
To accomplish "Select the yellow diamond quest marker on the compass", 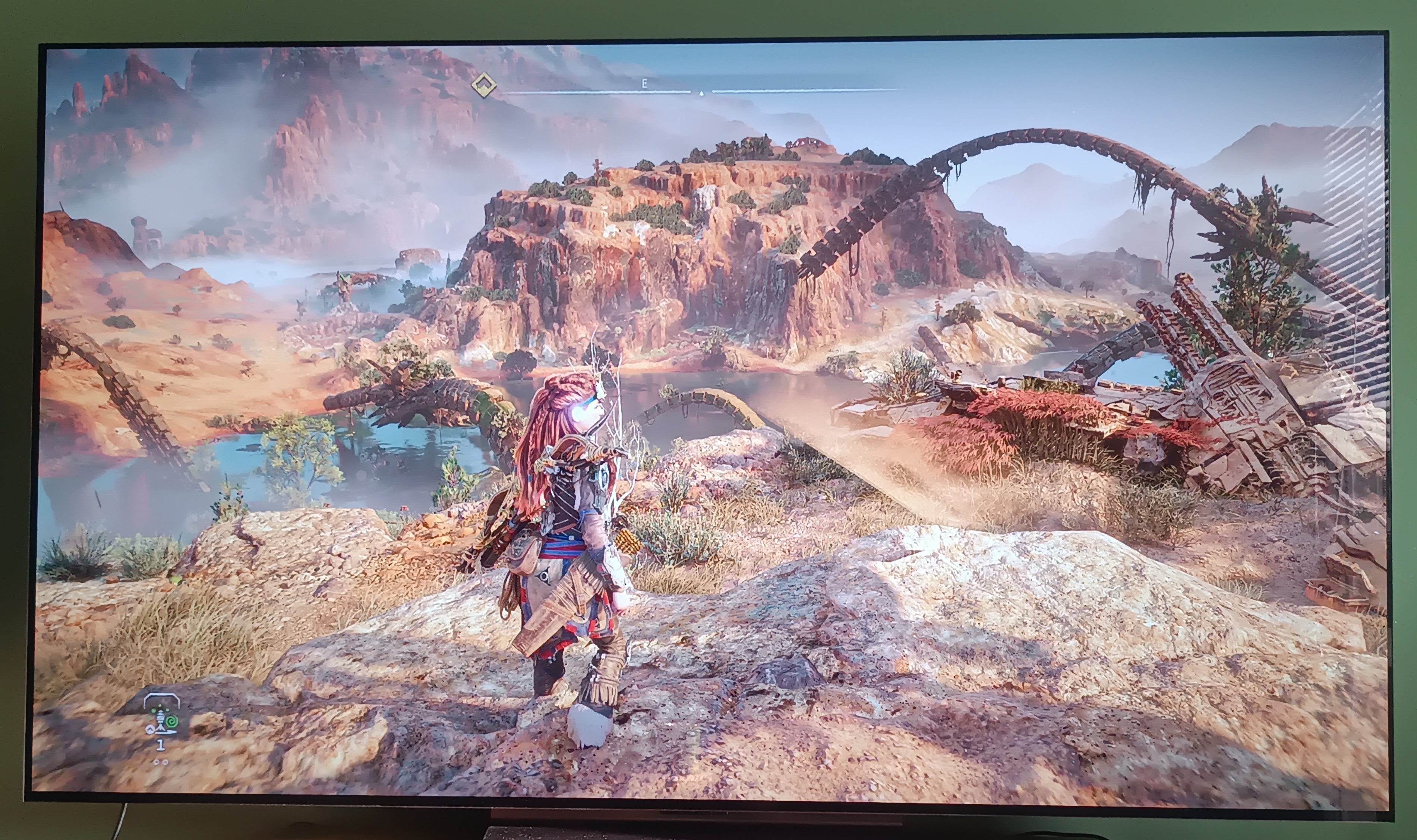I will (x=484, y=86).
